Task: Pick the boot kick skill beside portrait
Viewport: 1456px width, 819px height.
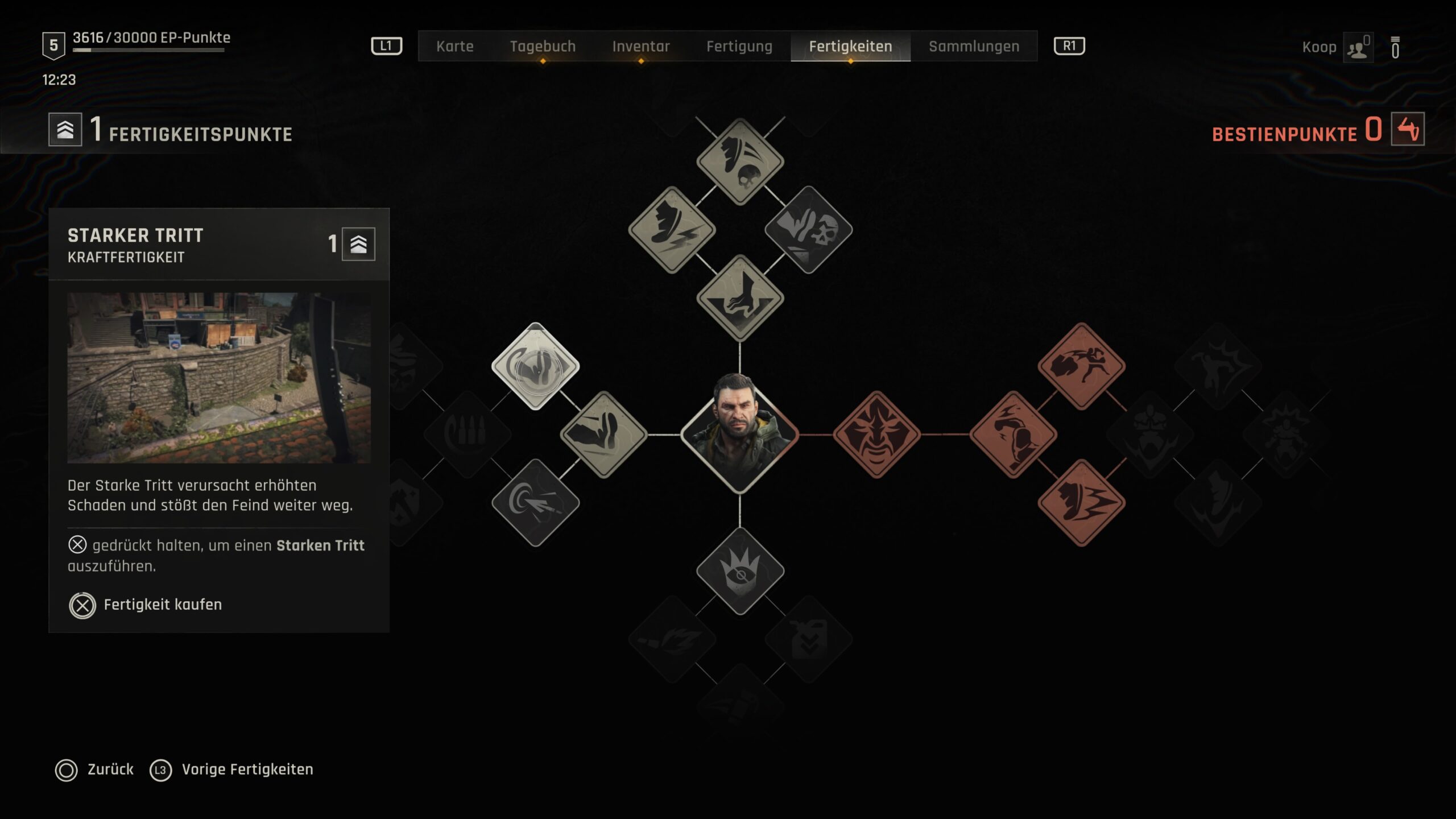Action: tap(603, 435)
